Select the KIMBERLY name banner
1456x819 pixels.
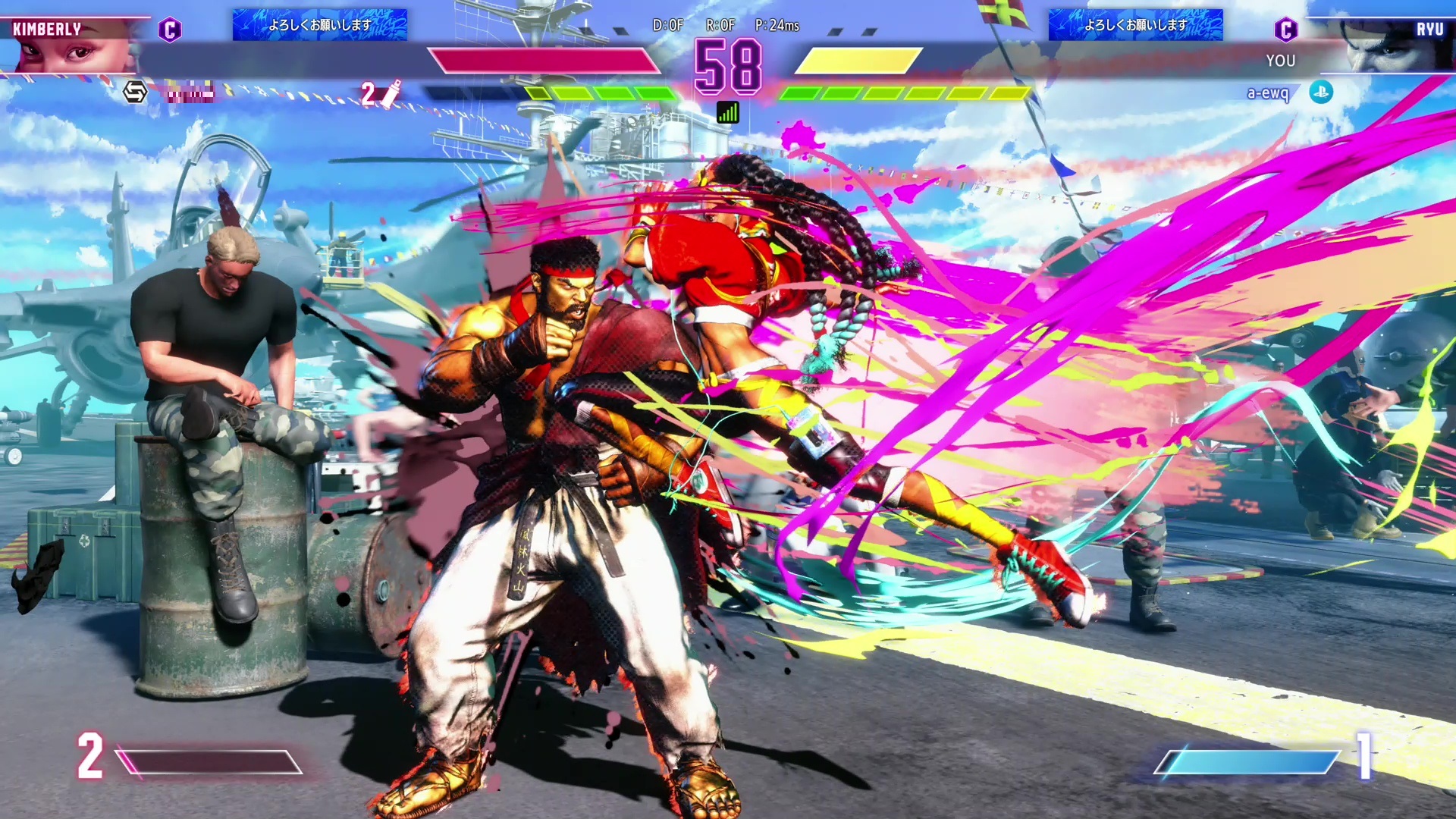pos(47,27)
